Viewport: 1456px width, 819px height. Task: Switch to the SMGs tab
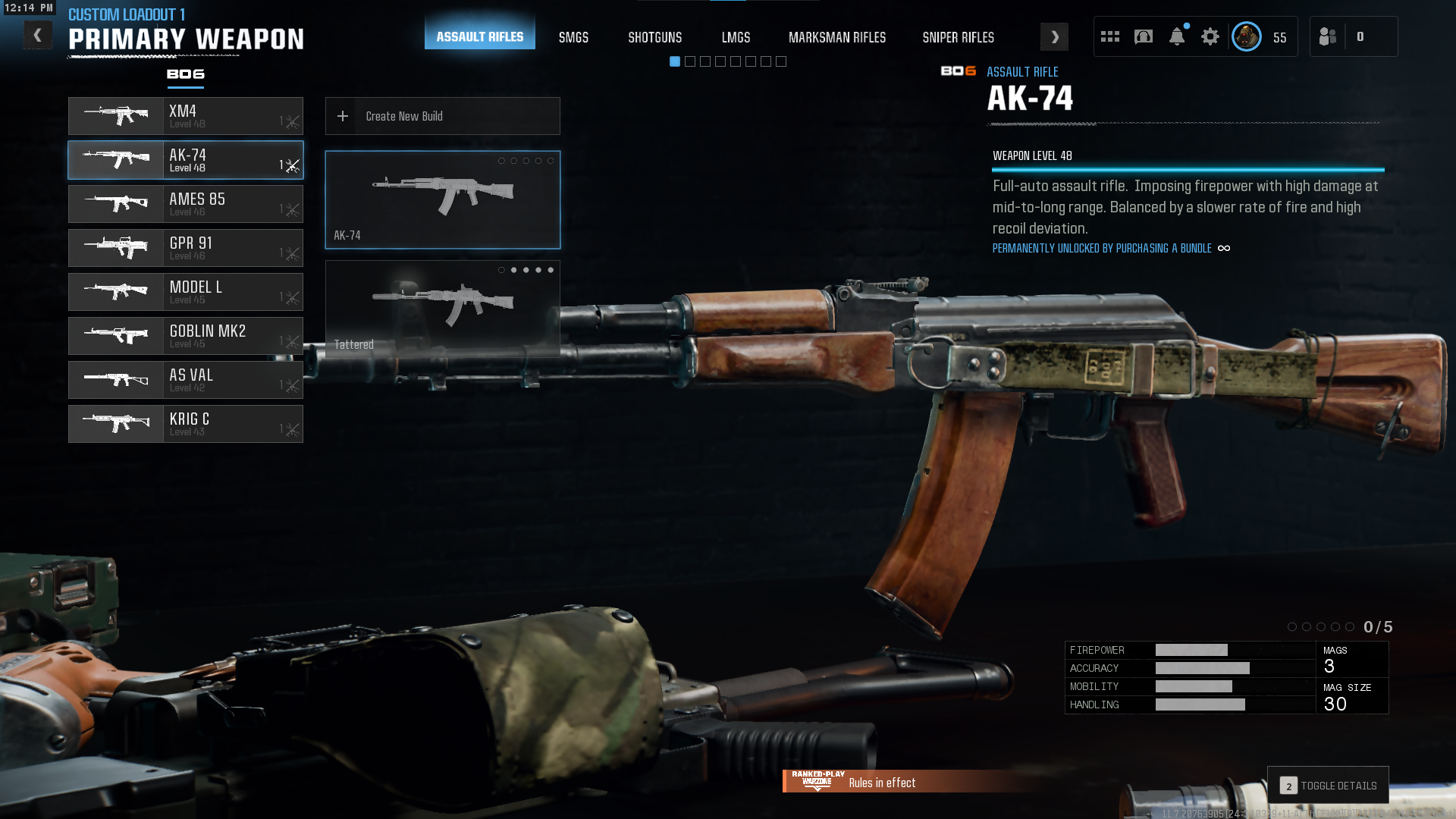tap(573, 37)
